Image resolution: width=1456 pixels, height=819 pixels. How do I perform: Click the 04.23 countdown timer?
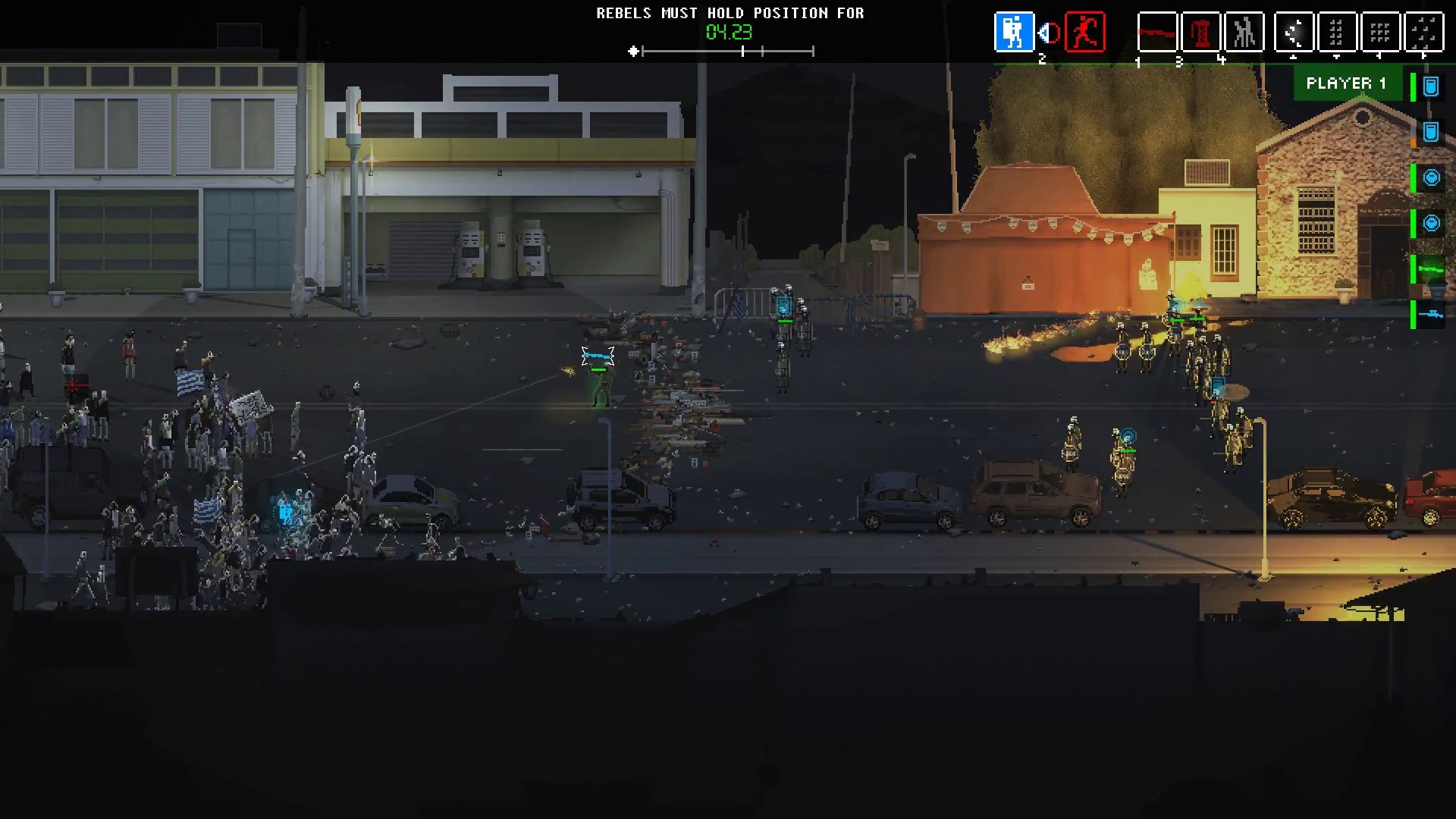tap(728, 33)
